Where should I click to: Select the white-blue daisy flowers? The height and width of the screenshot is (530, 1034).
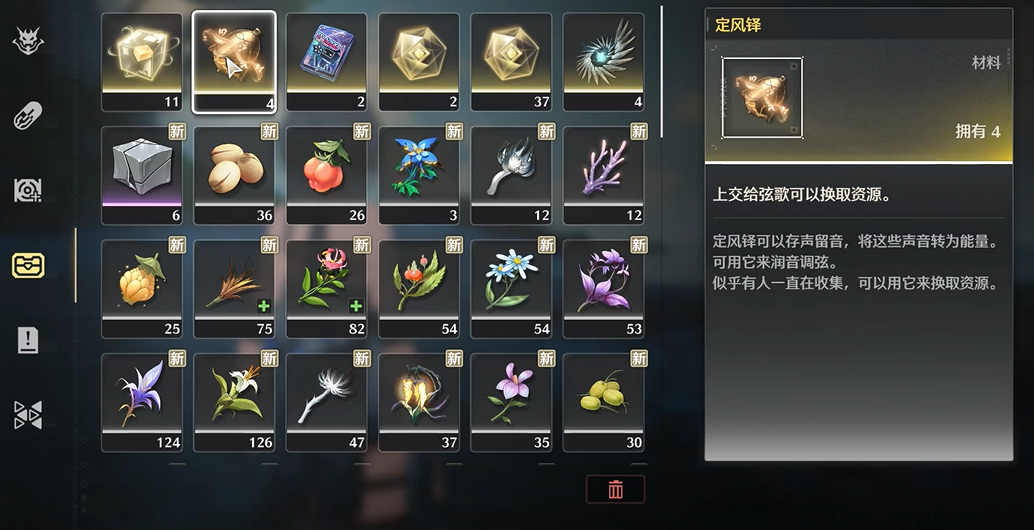click(x=511, y=281)
